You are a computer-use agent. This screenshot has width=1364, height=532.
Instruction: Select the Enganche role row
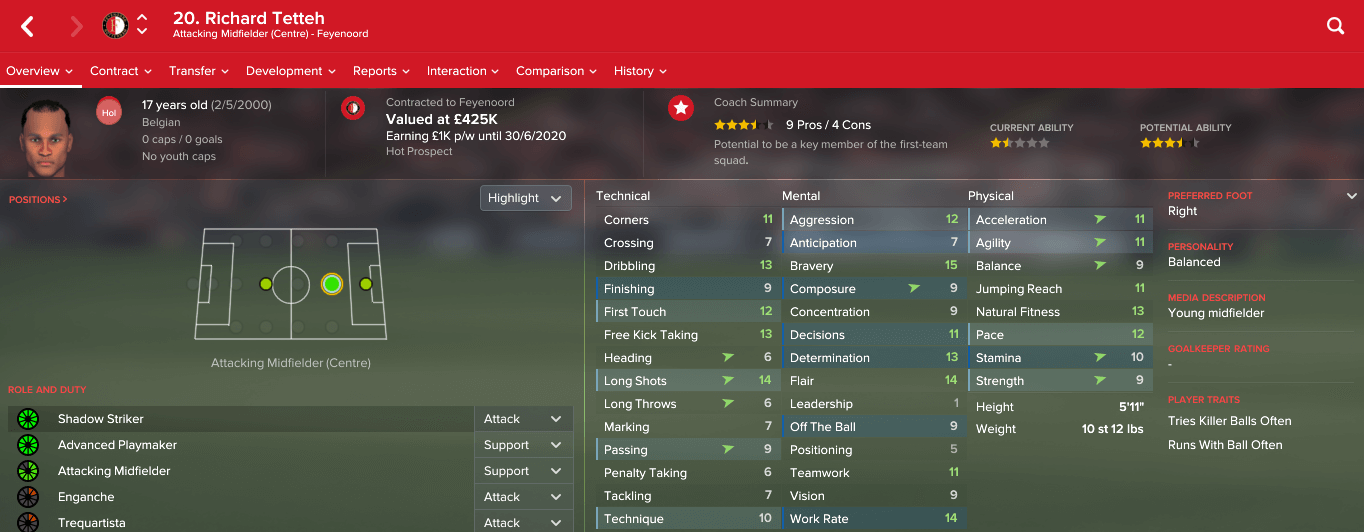pyautogui.click(x=240, y=497)
